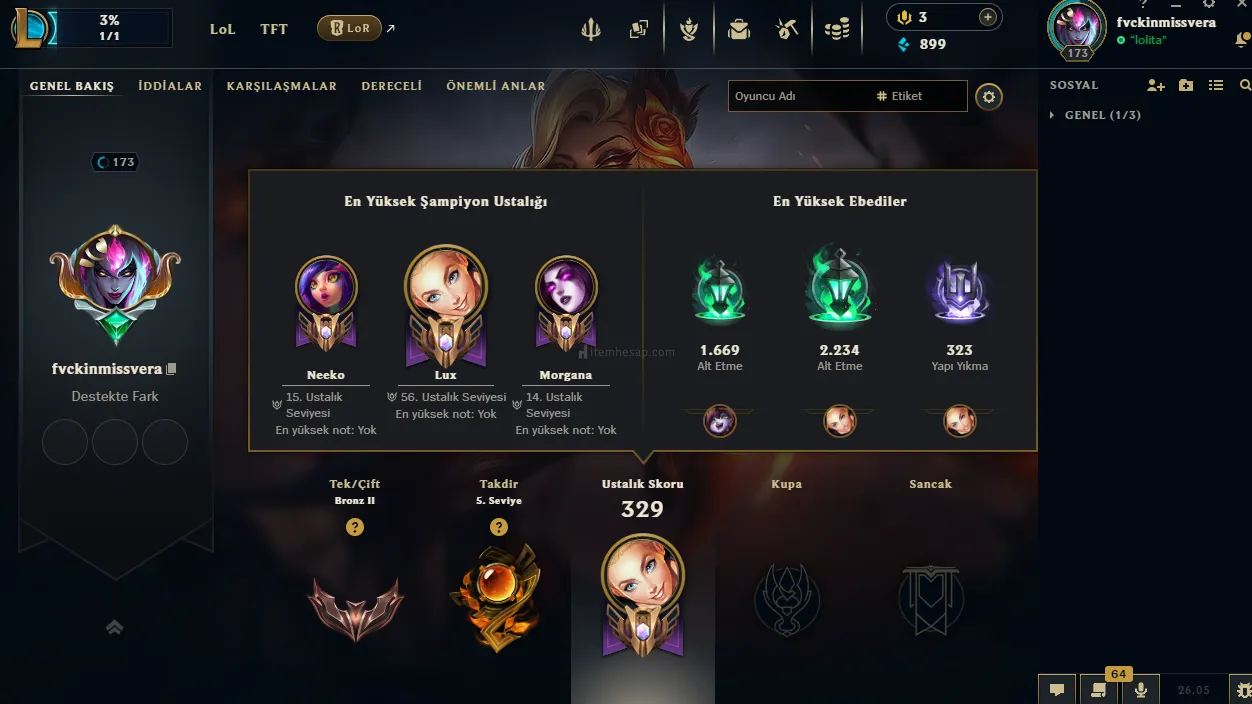Toggle the microphone voice button
The image size is (1252, 704).
[x=1140, y=689]
